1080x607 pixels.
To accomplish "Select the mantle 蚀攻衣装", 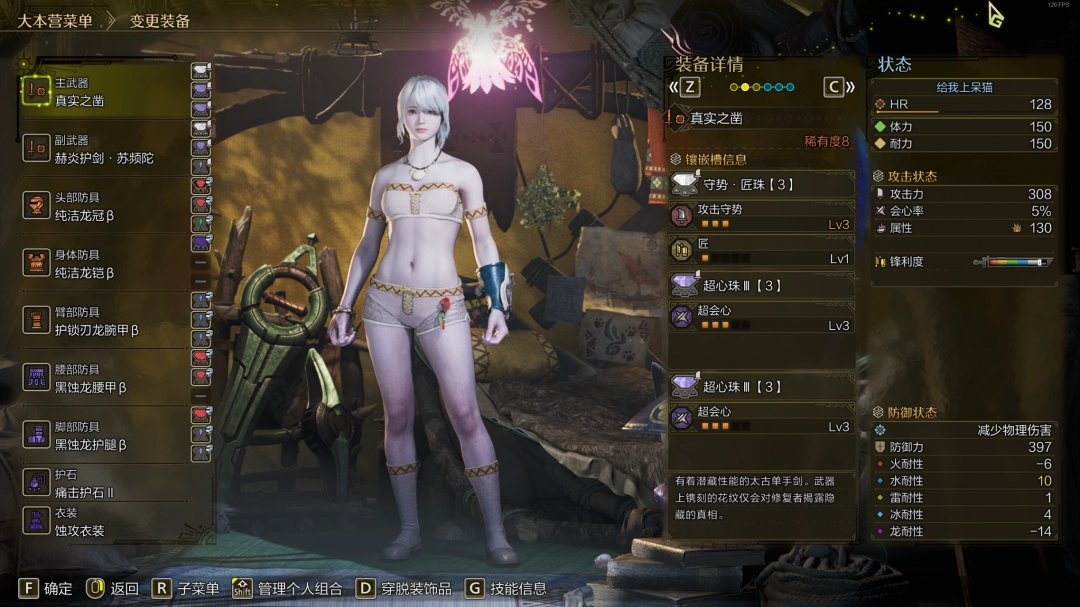I will (x=100, y=521).
